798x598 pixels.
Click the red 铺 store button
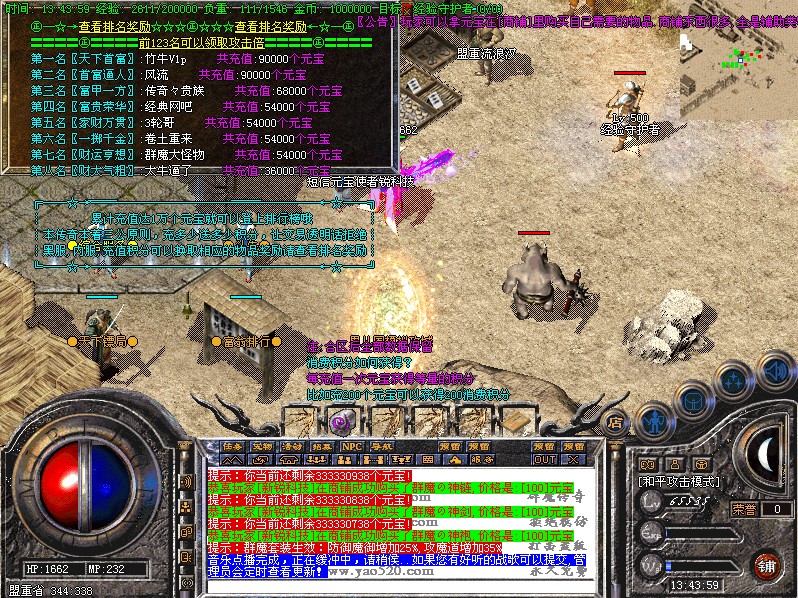point(765,565)
